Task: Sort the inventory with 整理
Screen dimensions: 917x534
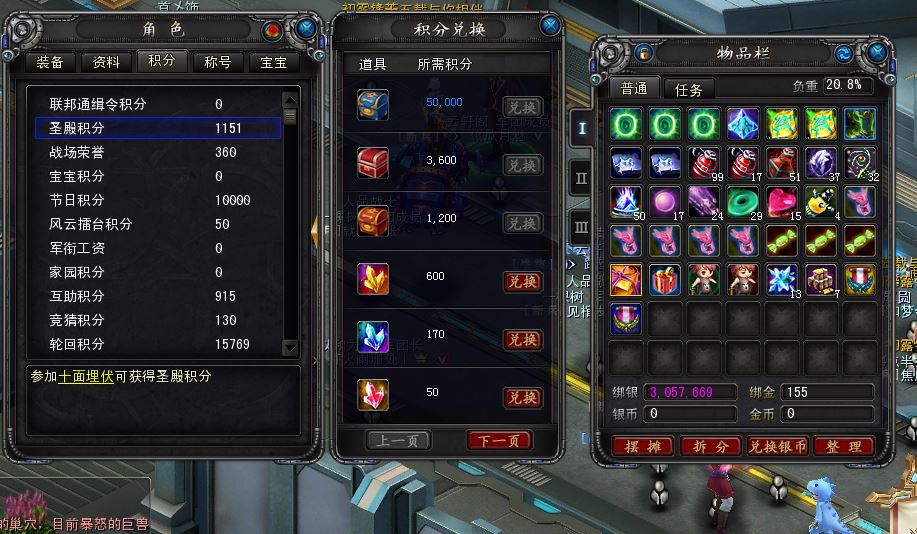Action: tap(844, 447)
